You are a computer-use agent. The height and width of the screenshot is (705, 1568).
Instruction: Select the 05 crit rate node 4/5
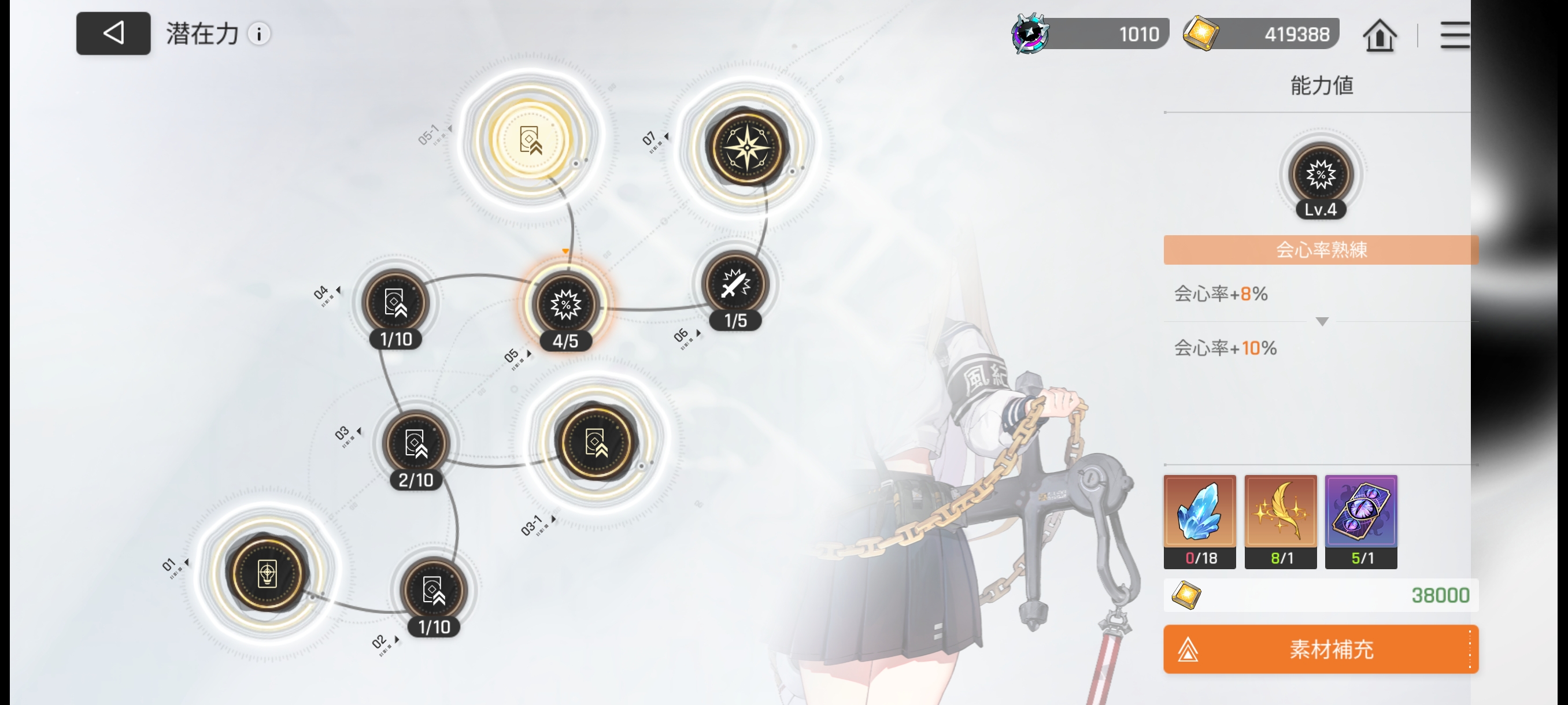(565, 304)
